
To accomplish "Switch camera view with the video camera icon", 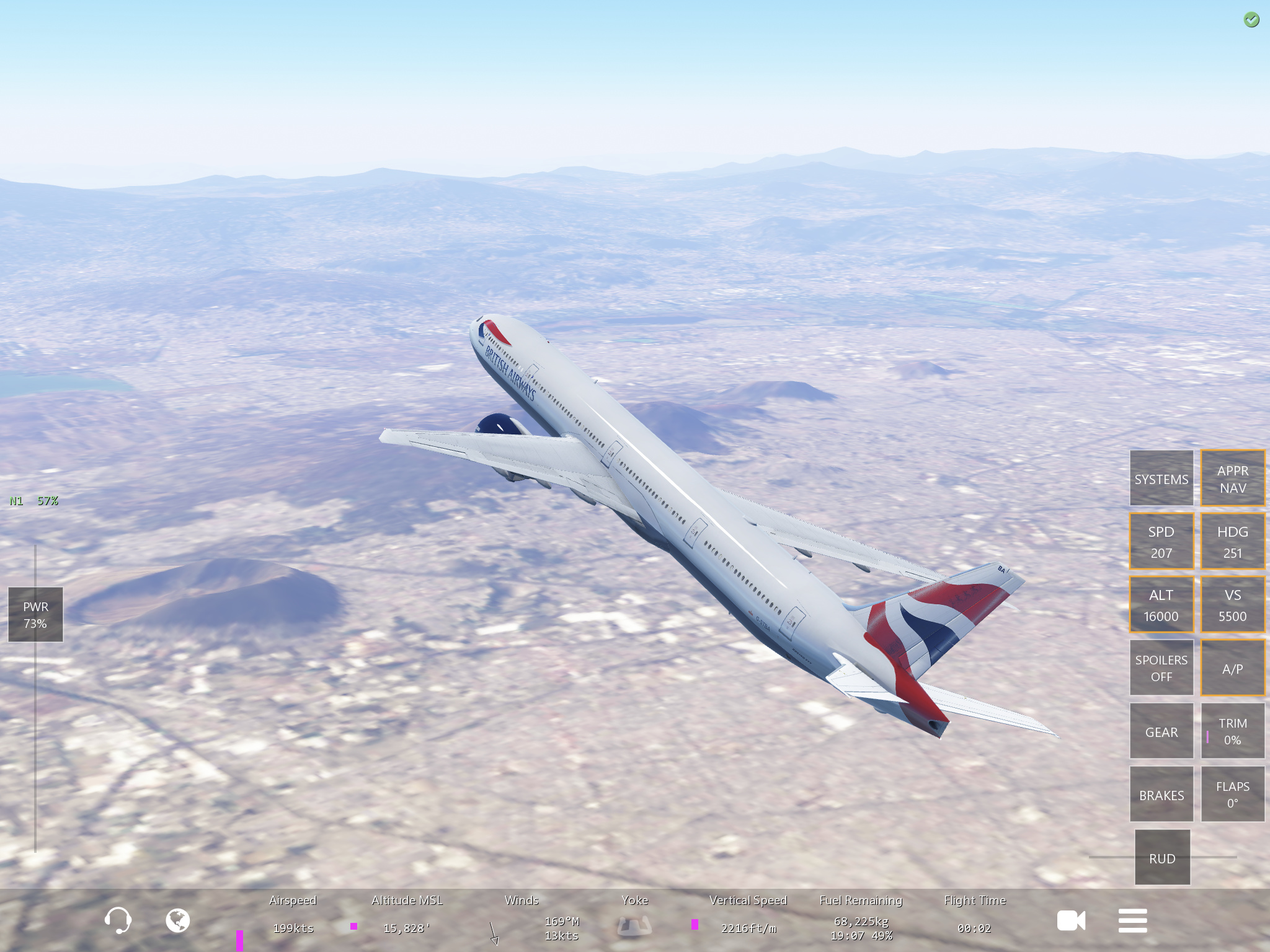I will pos(1071,920).
